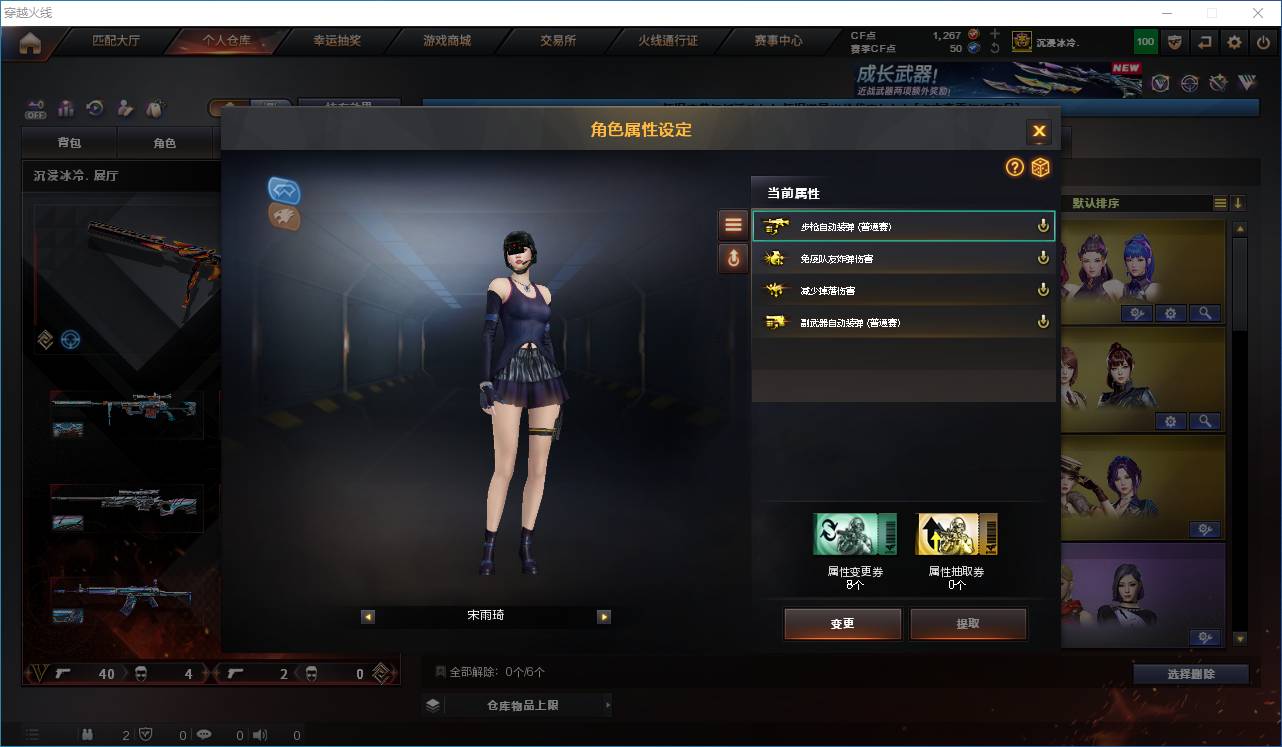Select the orange hamburger menu icon near character preview
Screen dimensions: 1282x747
click(733, 224)
